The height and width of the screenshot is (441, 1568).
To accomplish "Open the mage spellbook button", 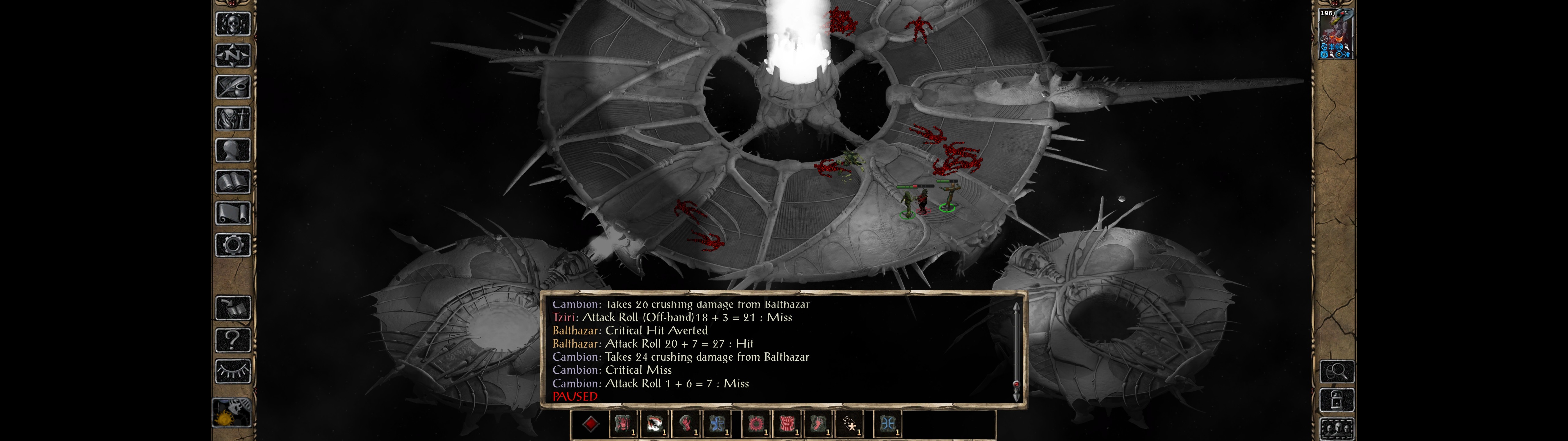I will click(232, 182).
